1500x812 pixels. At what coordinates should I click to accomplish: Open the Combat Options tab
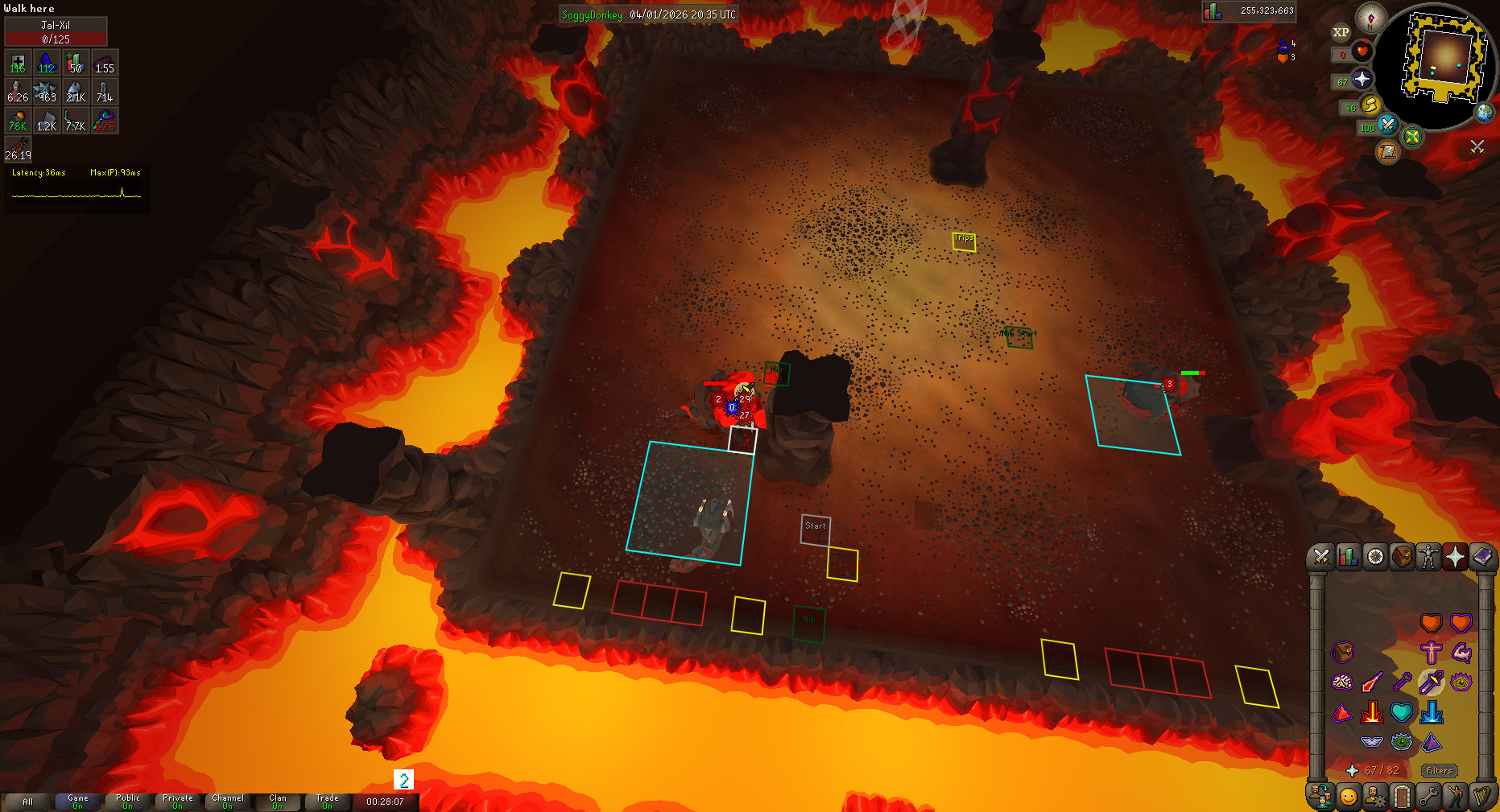[x=1320, y=557]
